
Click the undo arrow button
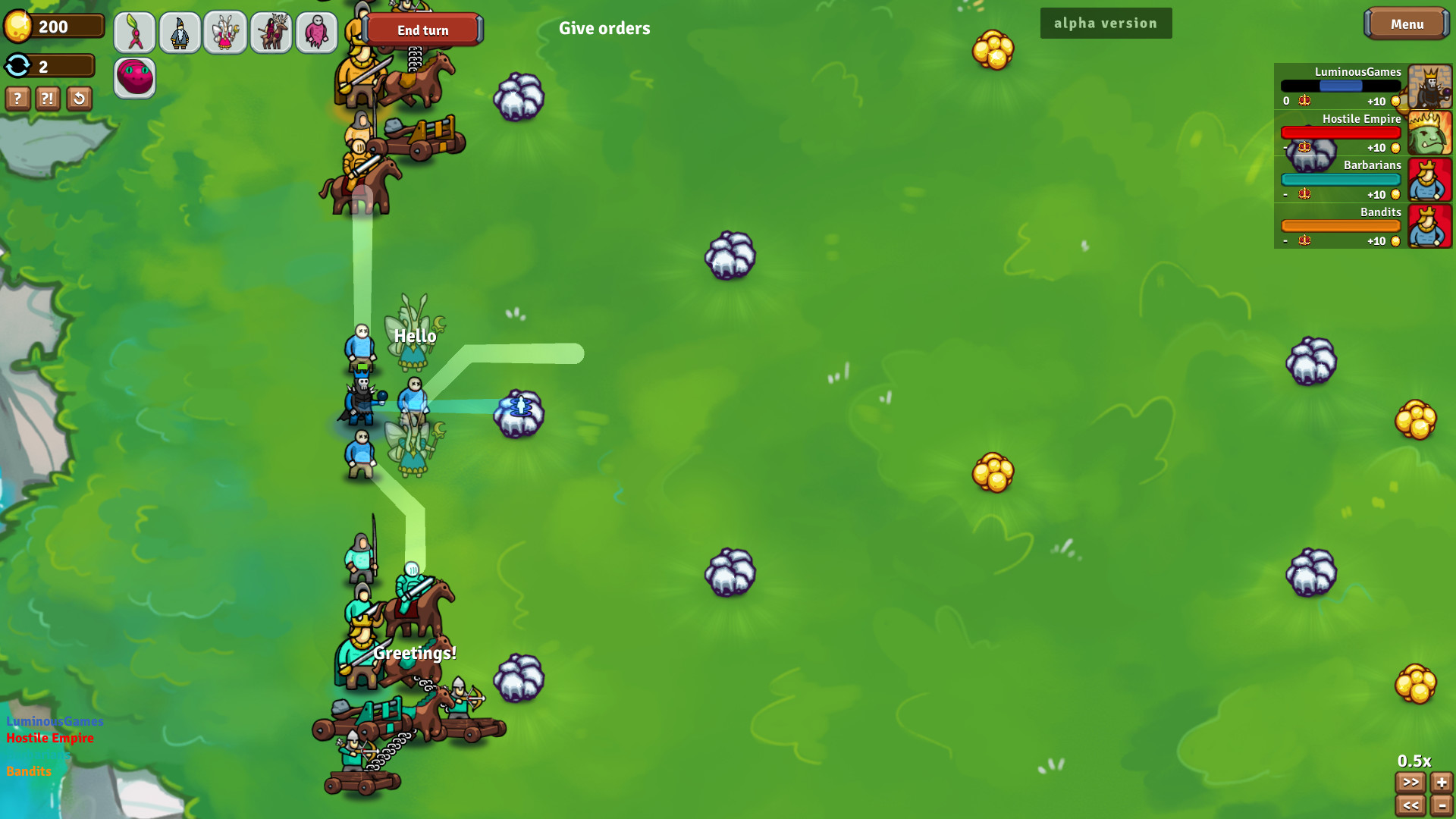[x=79, y=98]
